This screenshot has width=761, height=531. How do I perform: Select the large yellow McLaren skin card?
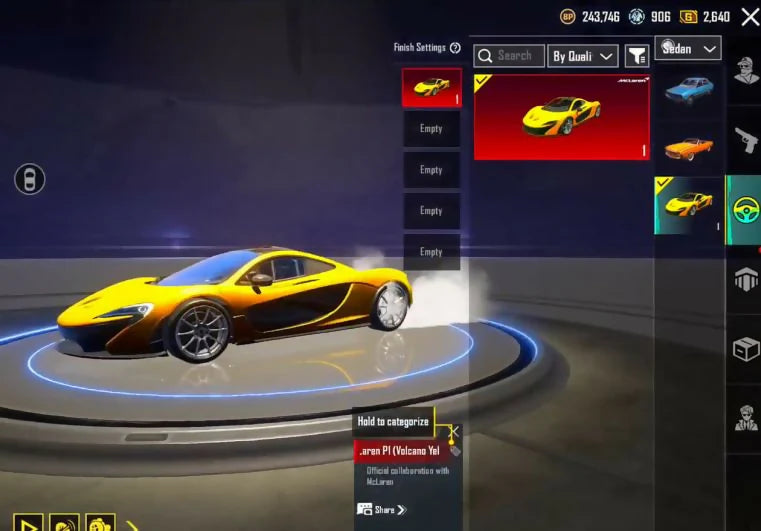(x=561, y=117)
